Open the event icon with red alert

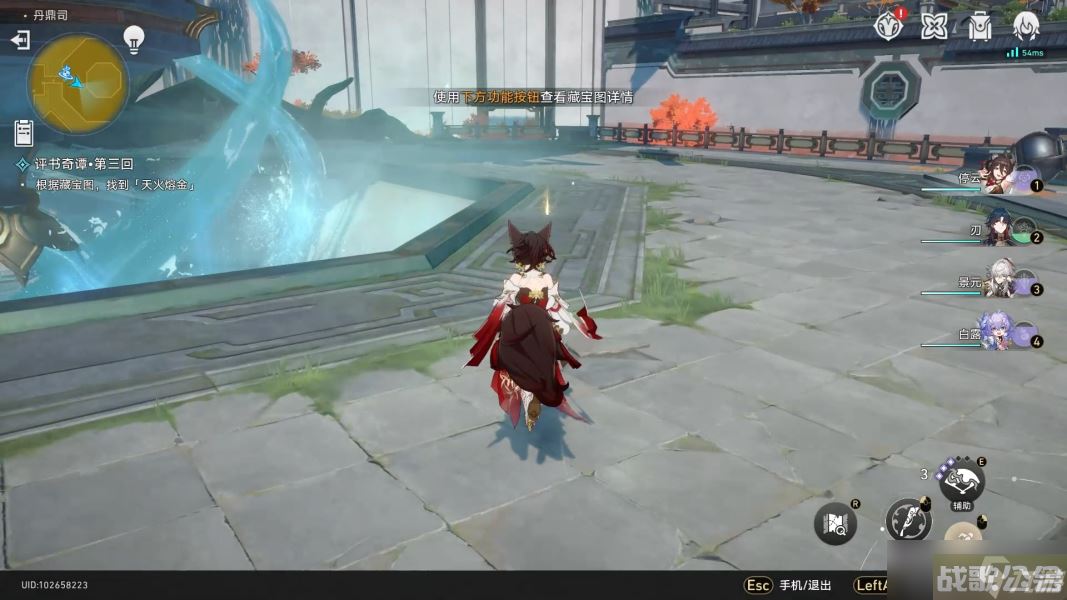tap(888, 26)
